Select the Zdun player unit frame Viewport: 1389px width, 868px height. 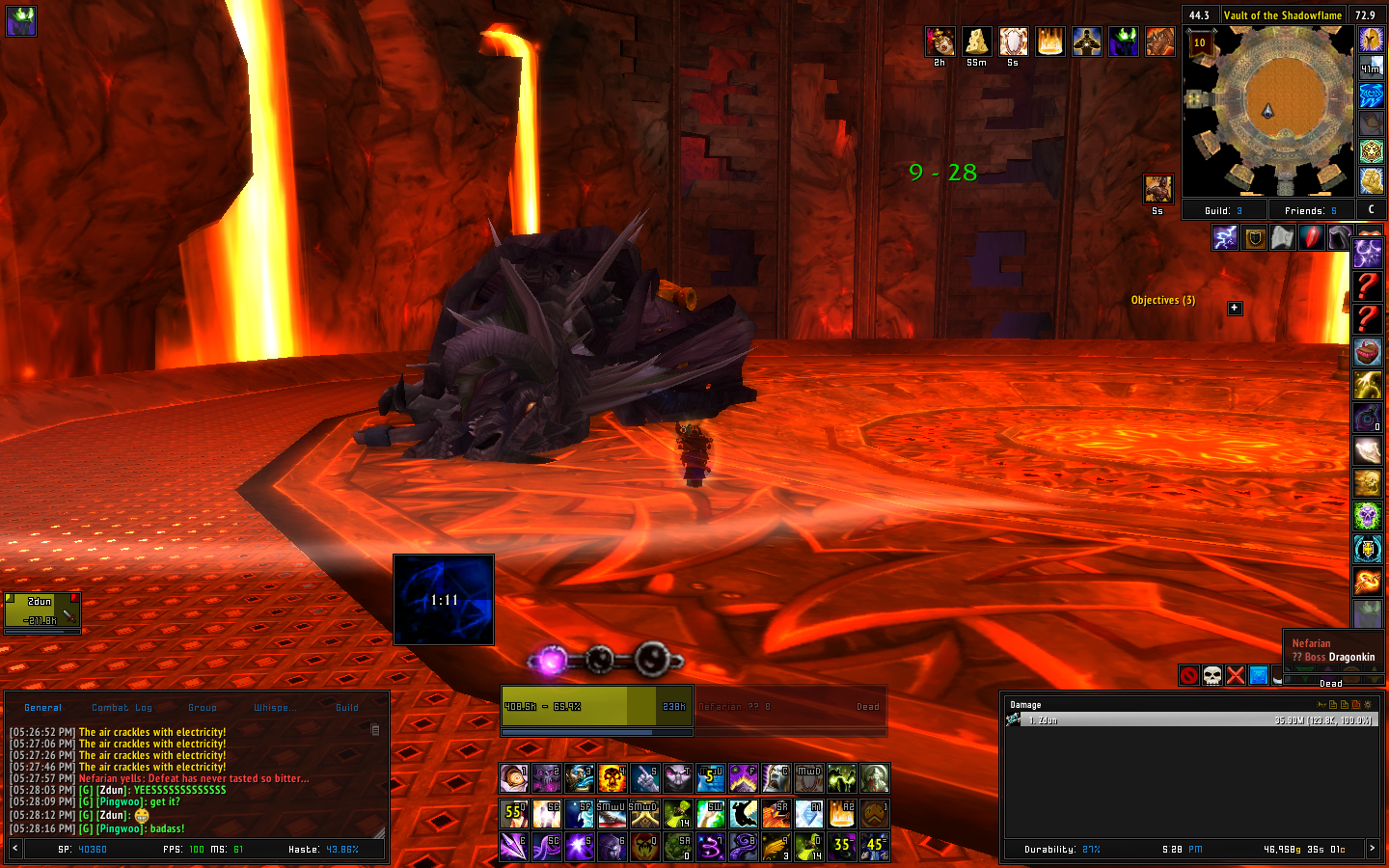(42, 610)
